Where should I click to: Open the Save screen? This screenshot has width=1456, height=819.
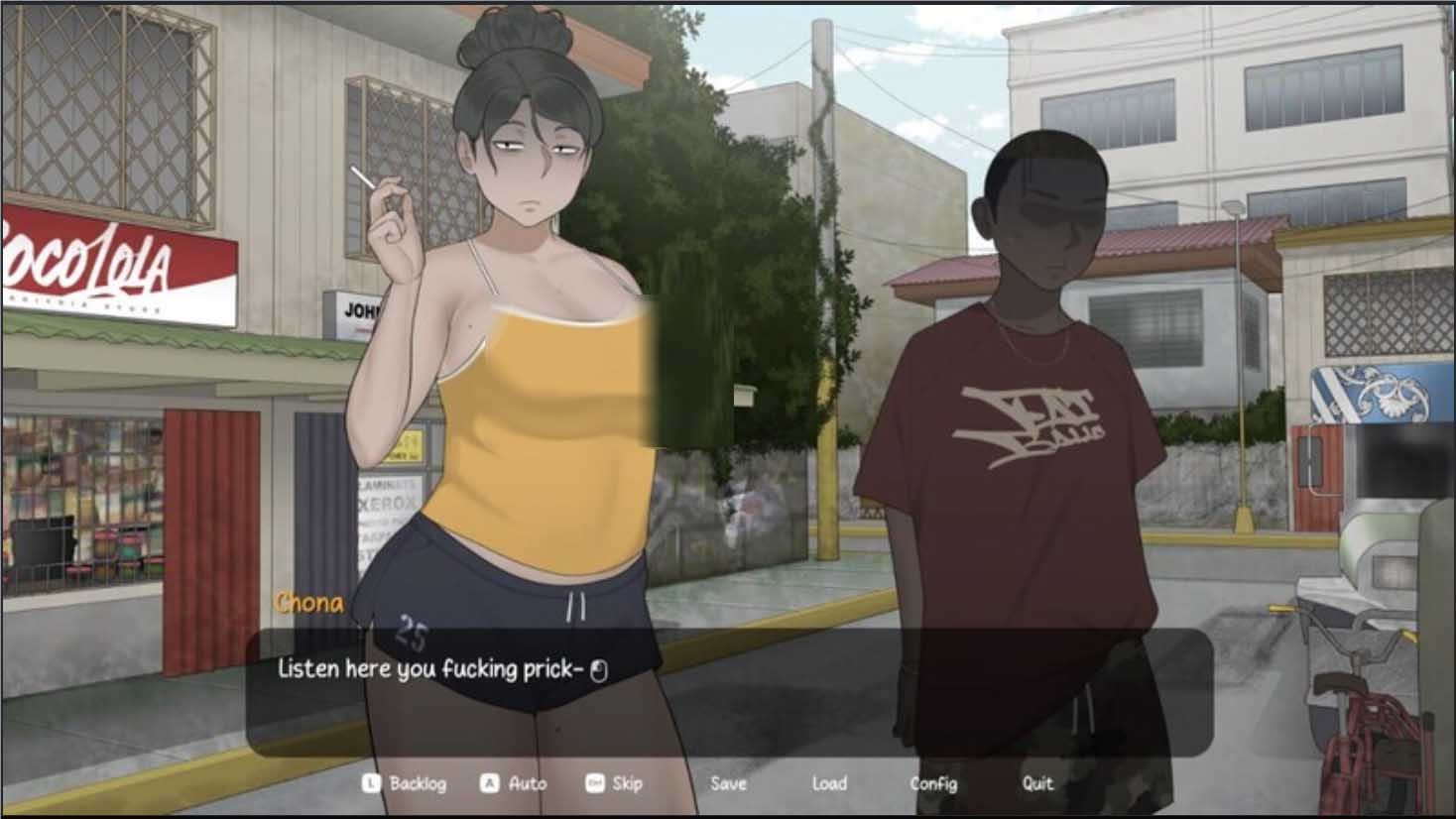coord(729,783)
